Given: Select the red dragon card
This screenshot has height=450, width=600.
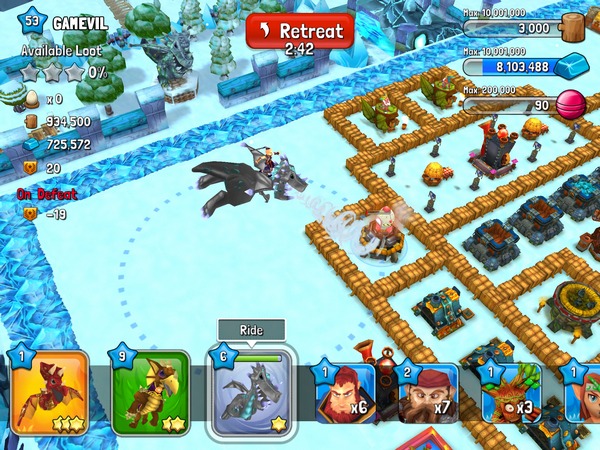Looking at the screenshot, I should [x=50, y=392].
